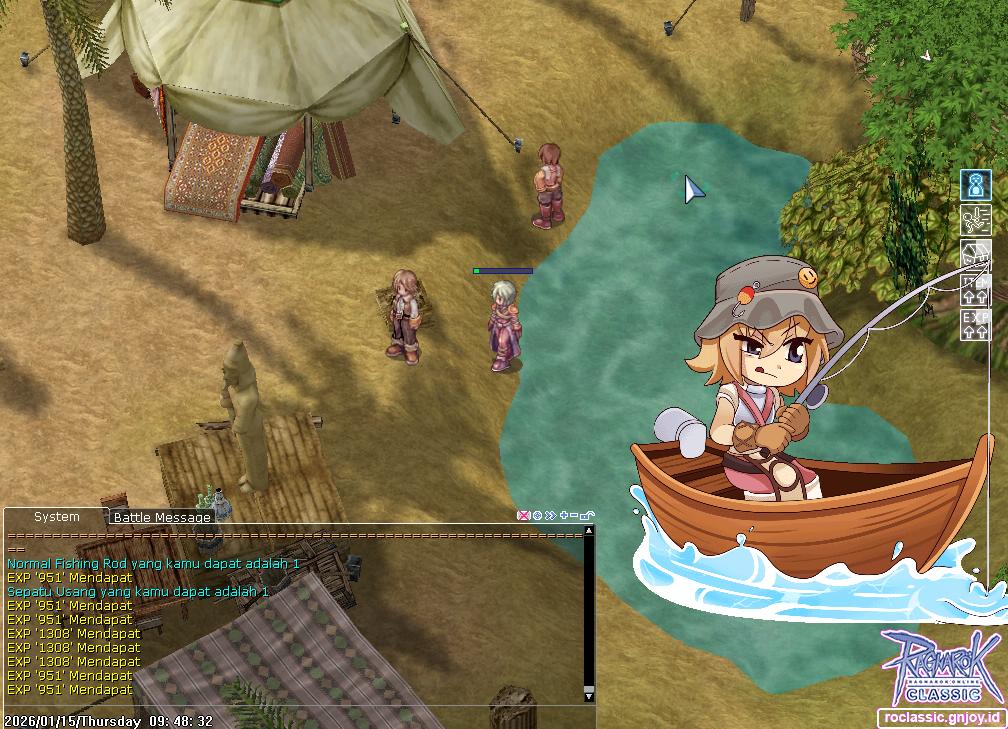Click the chat scrollbar down arrow
This screenshot has width=1008, height=729.
pyautogui.click(x=589, y=695)
